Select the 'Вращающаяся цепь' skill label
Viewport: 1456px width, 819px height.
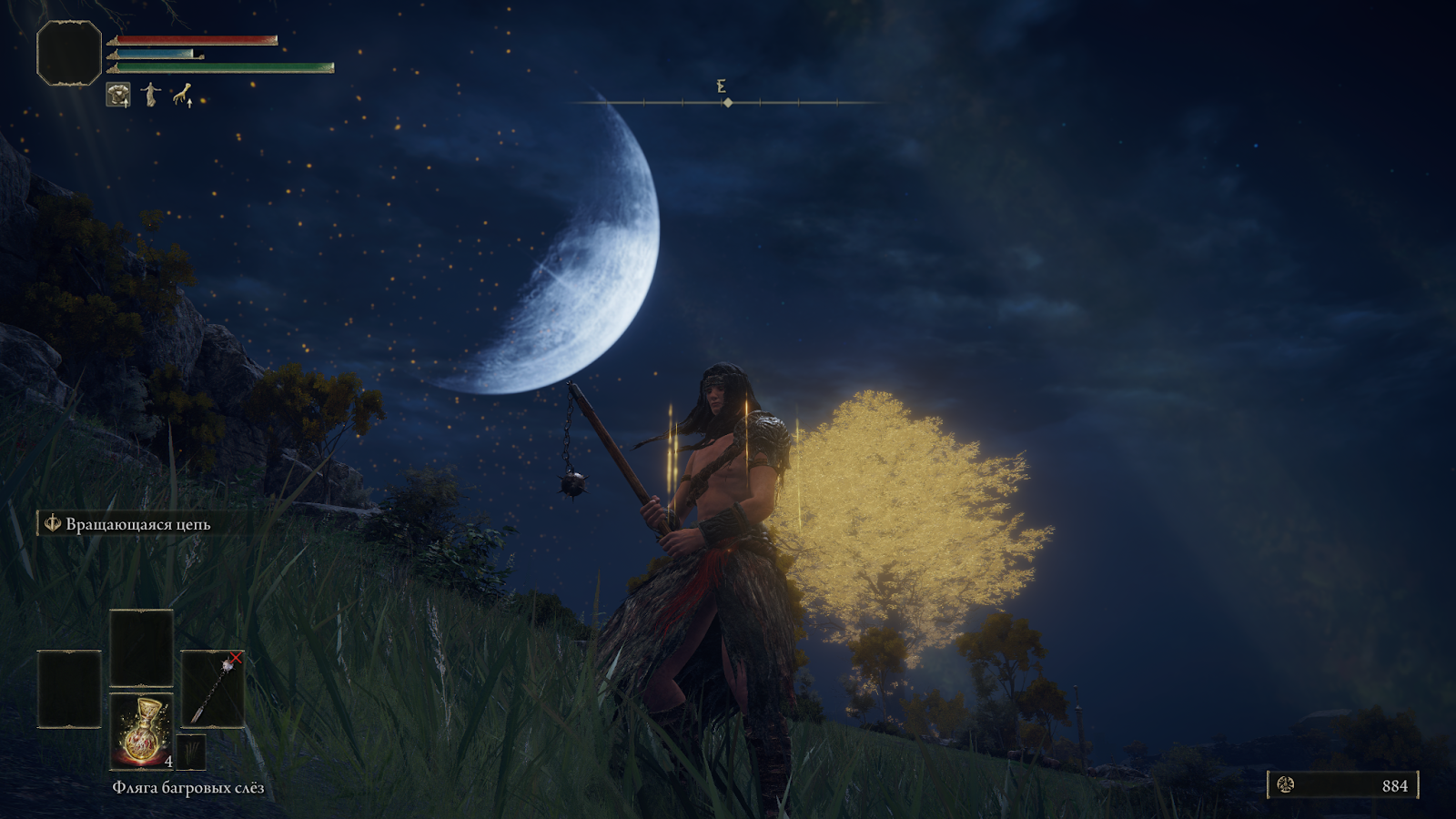pyautogui.click(x=137, y=524)
